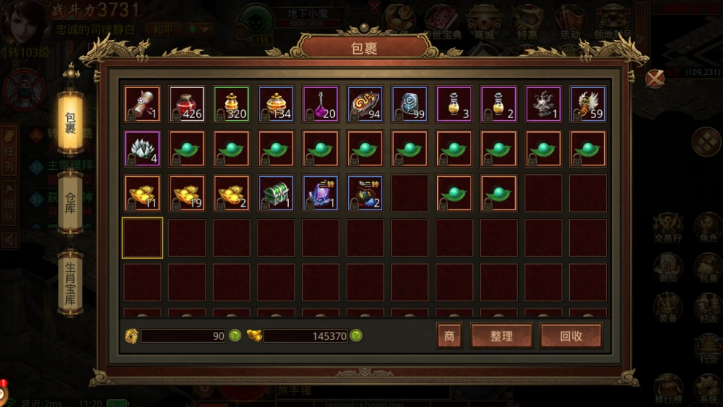
Task: Select the purple flask stack of 20
Action: pos(321,104)
